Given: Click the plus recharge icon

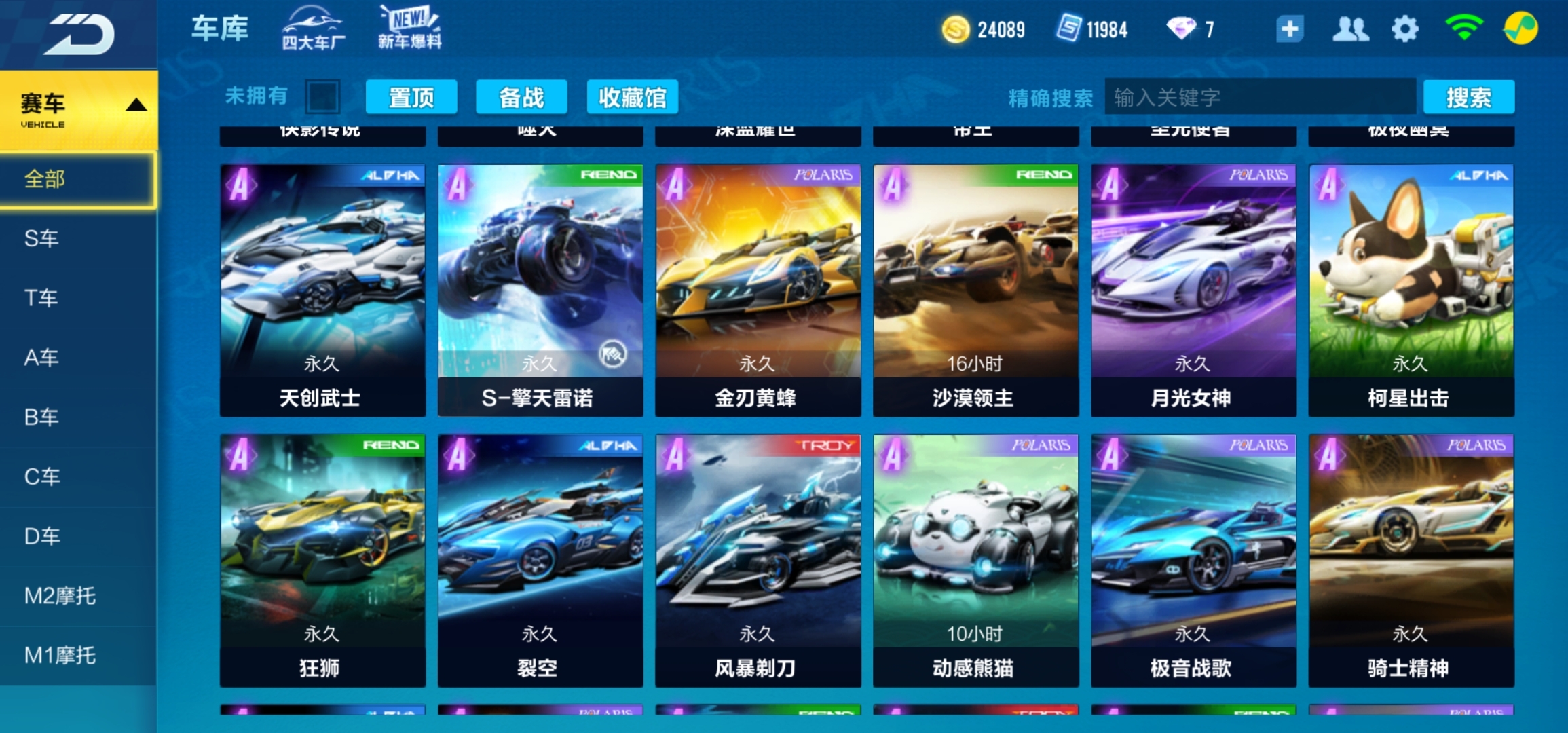Looking at the screenshot, I should click(1289, 29).
